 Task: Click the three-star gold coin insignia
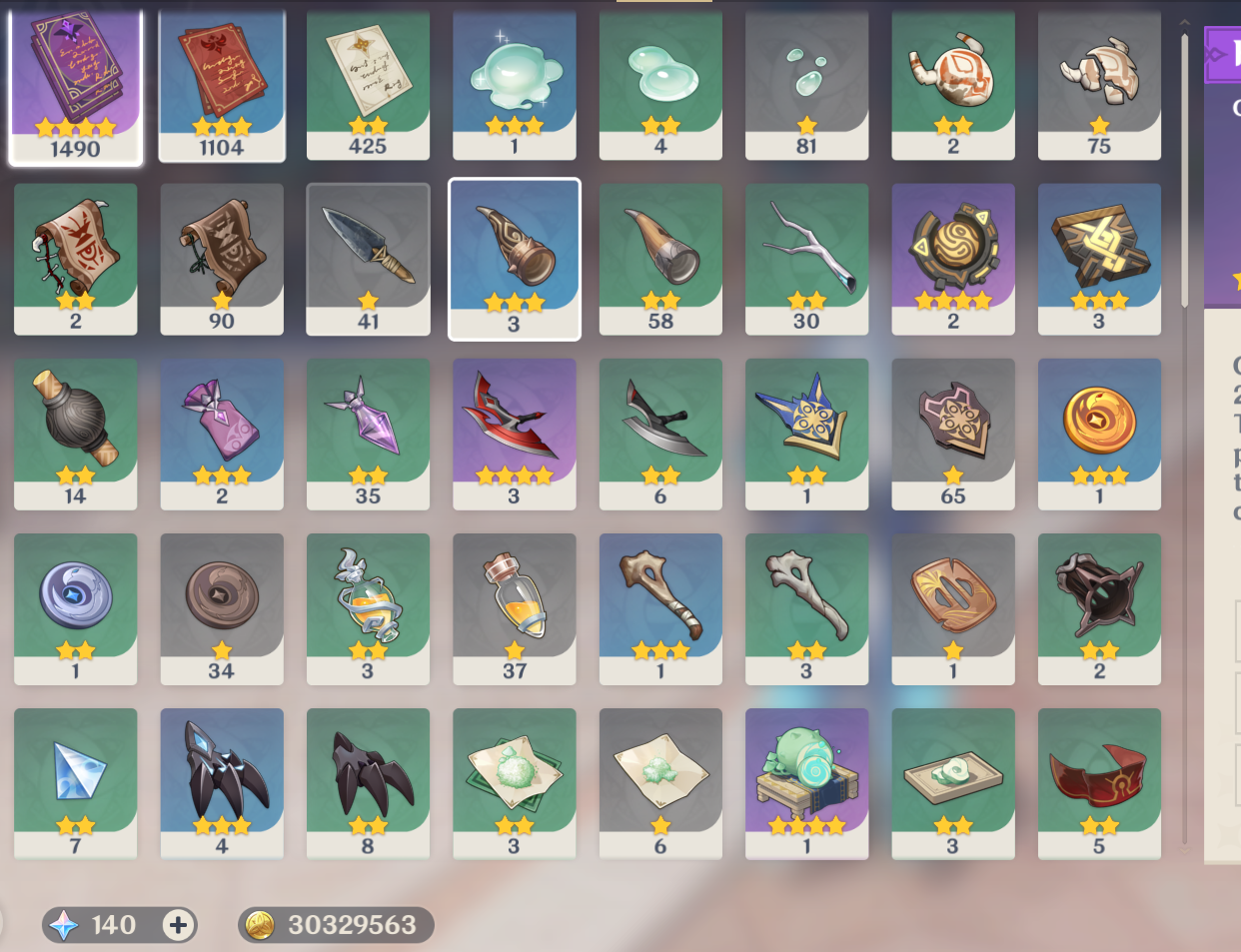point(1099,433)
